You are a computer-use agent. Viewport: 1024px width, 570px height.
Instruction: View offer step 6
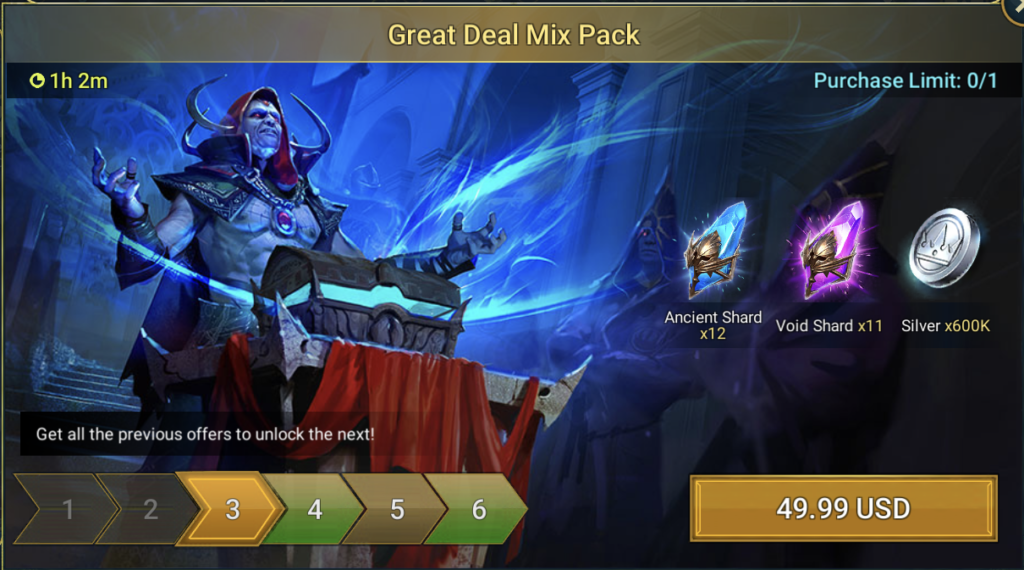[x=478, y=510]
